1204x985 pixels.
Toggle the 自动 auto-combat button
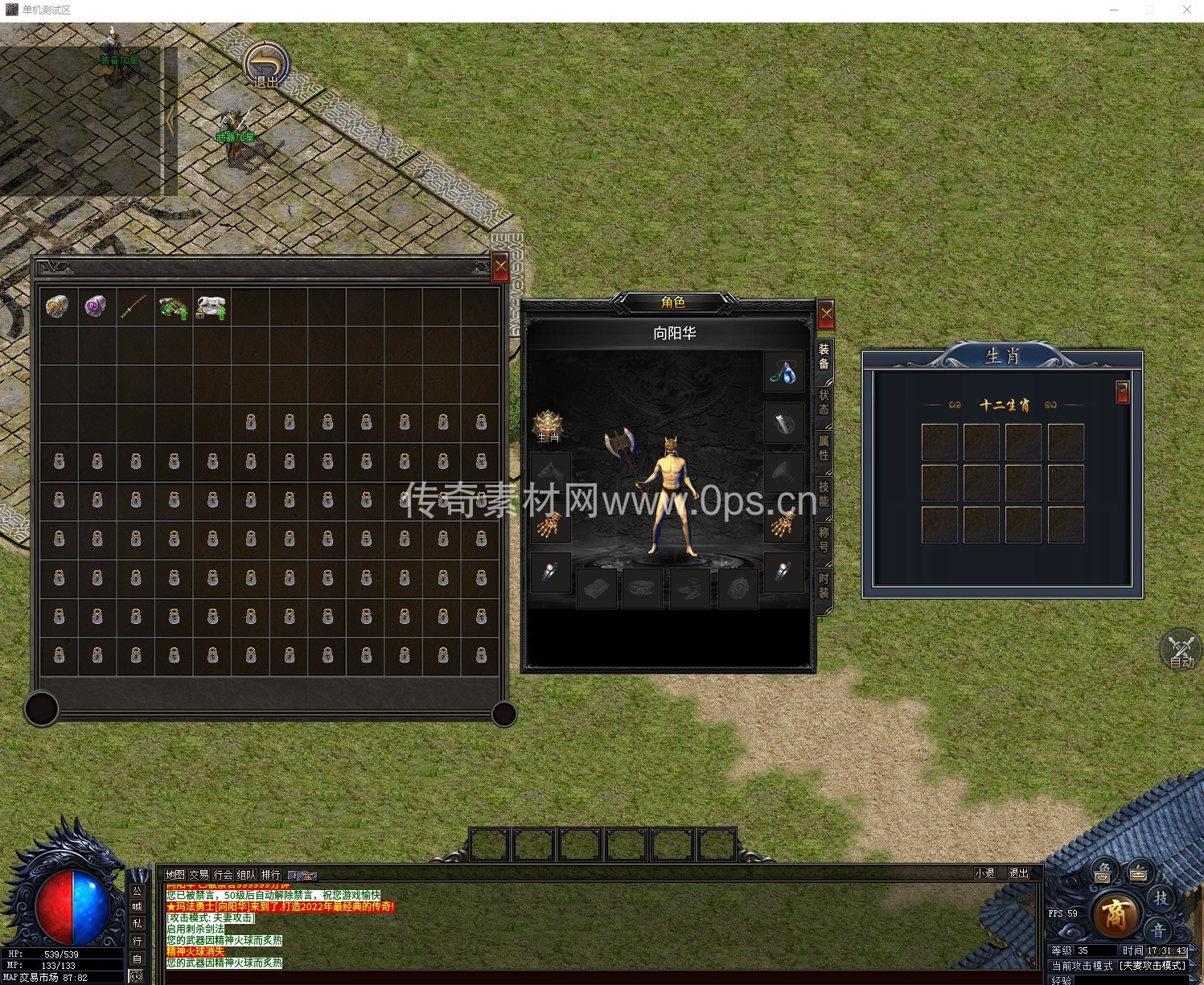point(1181,651)
